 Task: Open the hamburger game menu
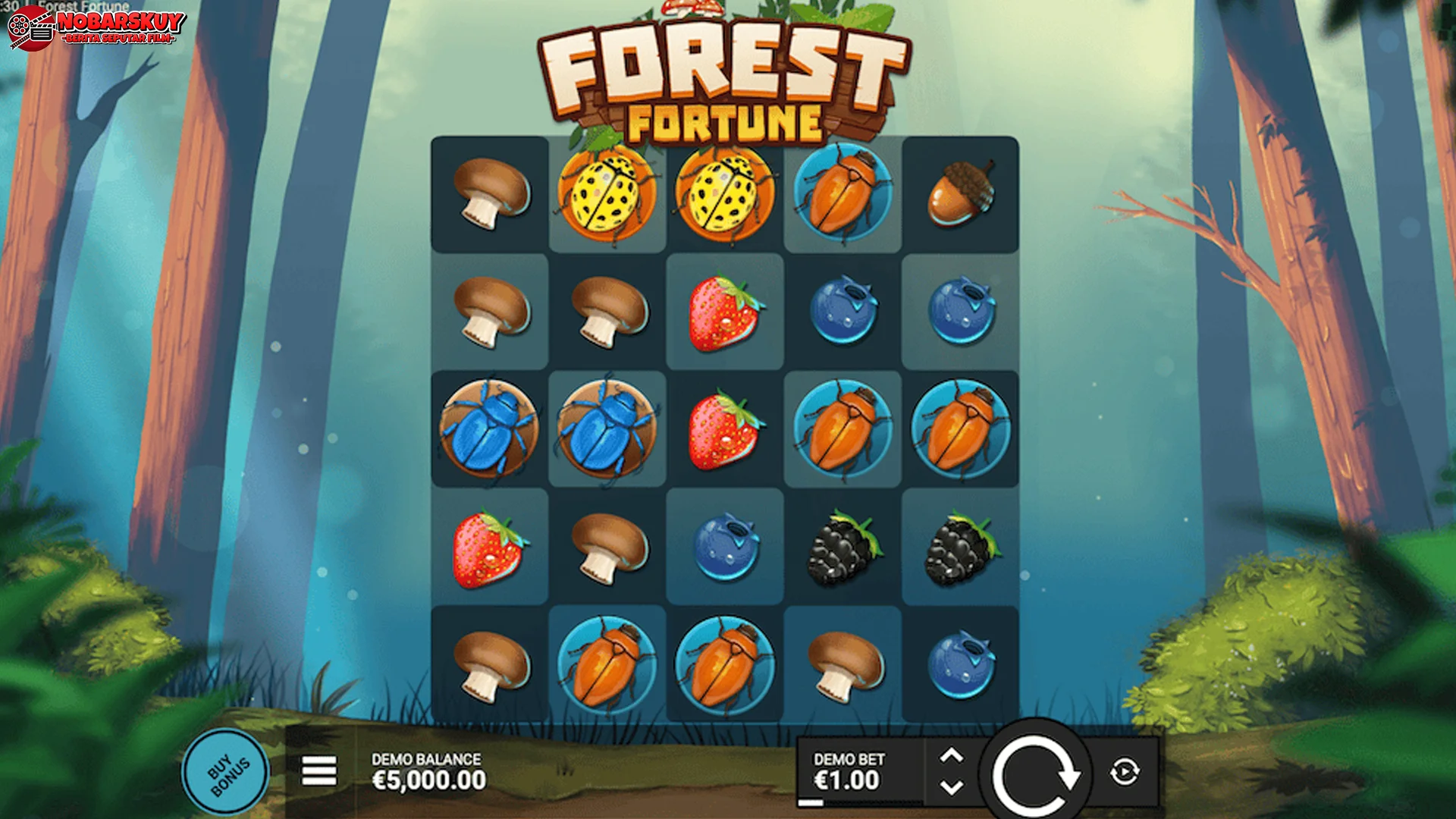click(319, 771)
